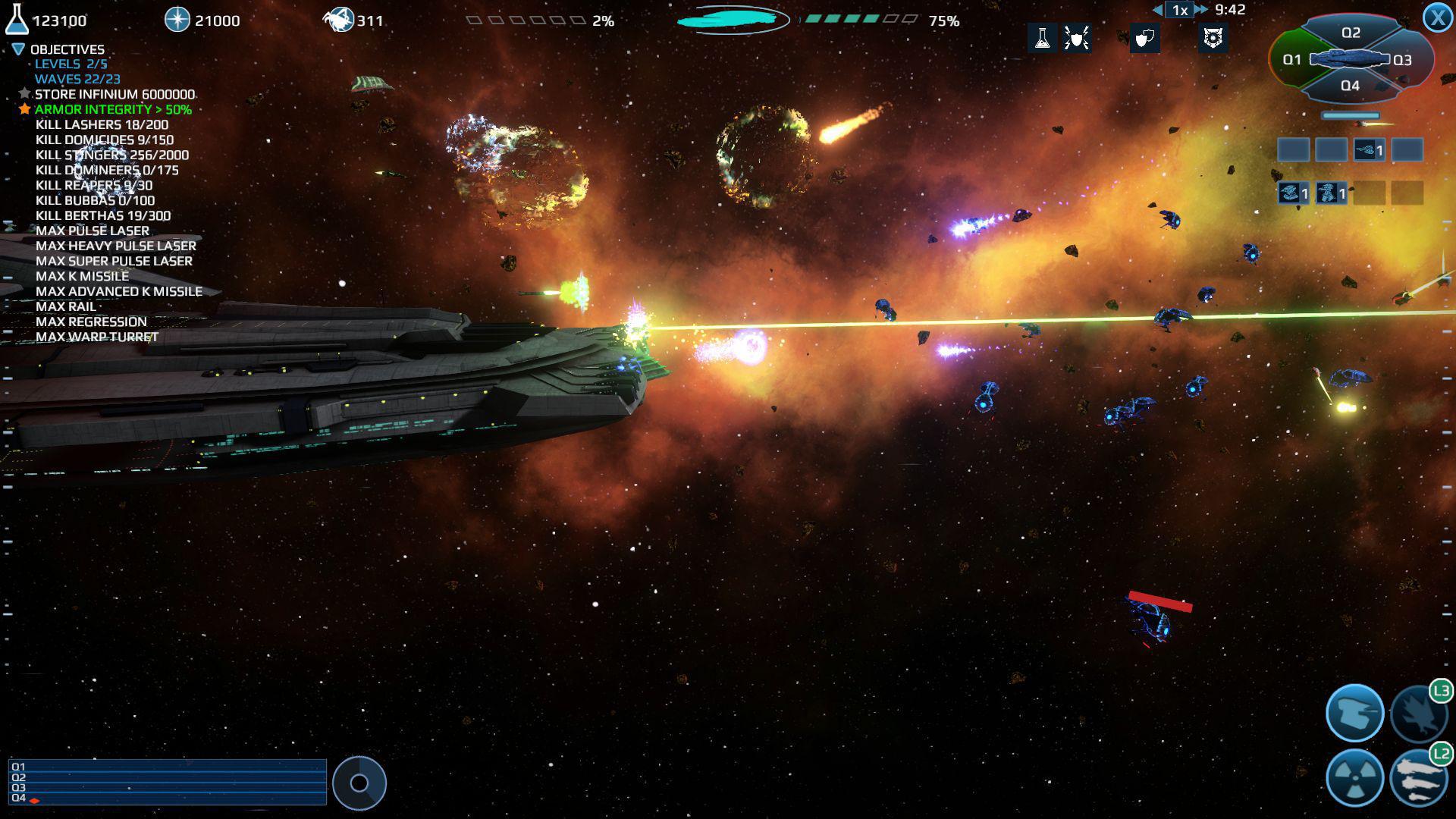The height and width of the screenshot is (819, 1456).
Task: Decrease game speed with left arrow
Action: tap(1158, 10)
